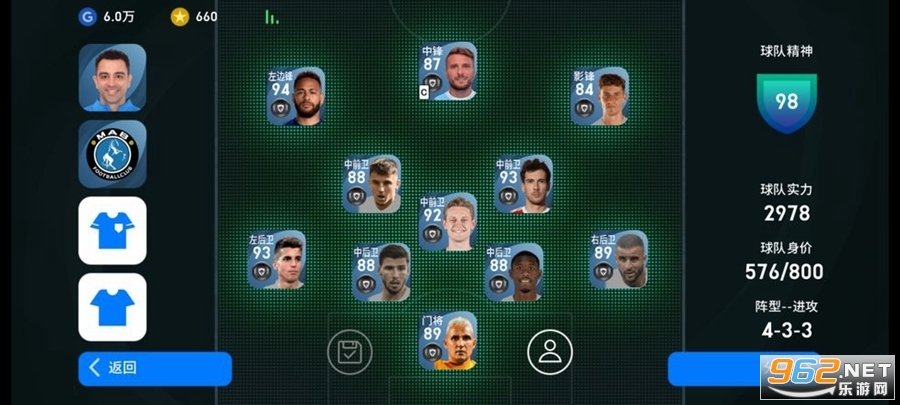Tap the 返回 back button
900x405 pixels.
154,368
